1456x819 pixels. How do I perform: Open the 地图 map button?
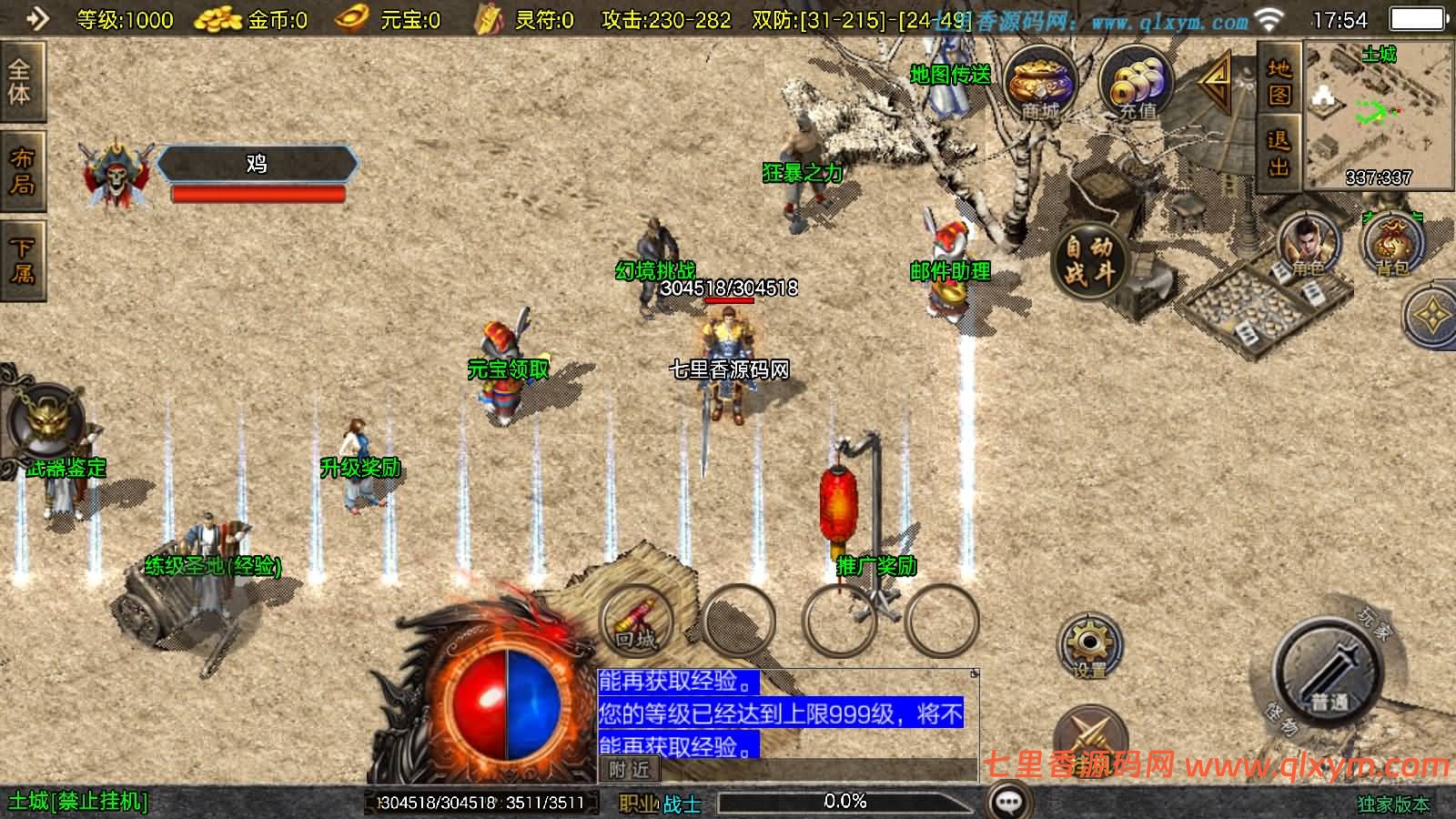pos(1279,82)
